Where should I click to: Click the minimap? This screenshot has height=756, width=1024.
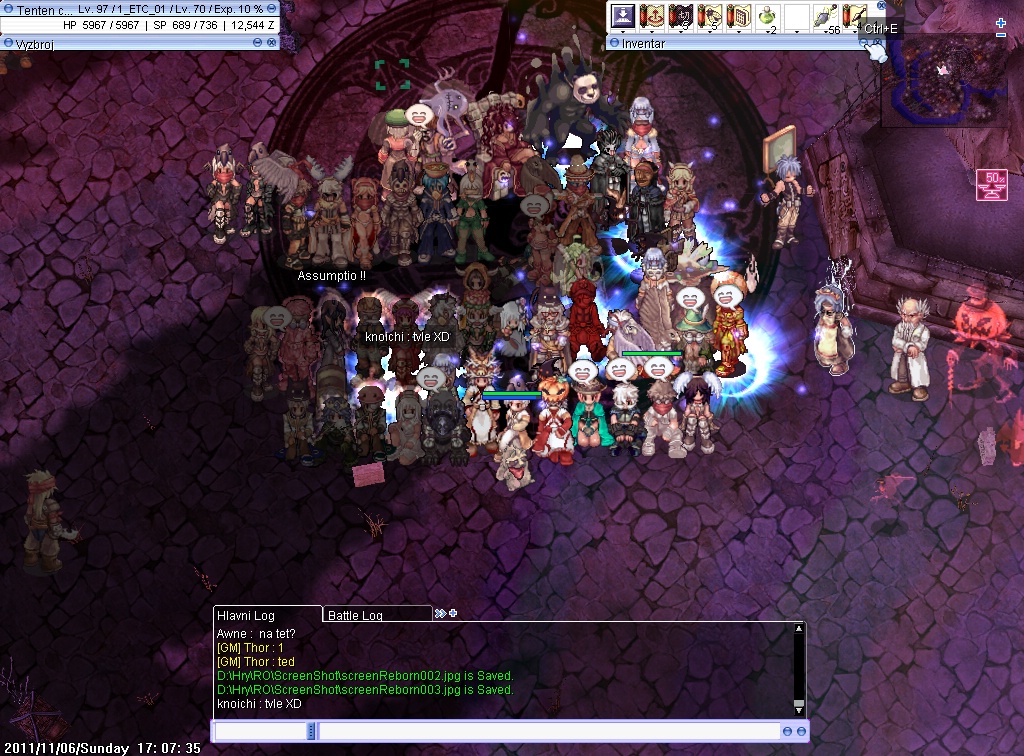944,80
